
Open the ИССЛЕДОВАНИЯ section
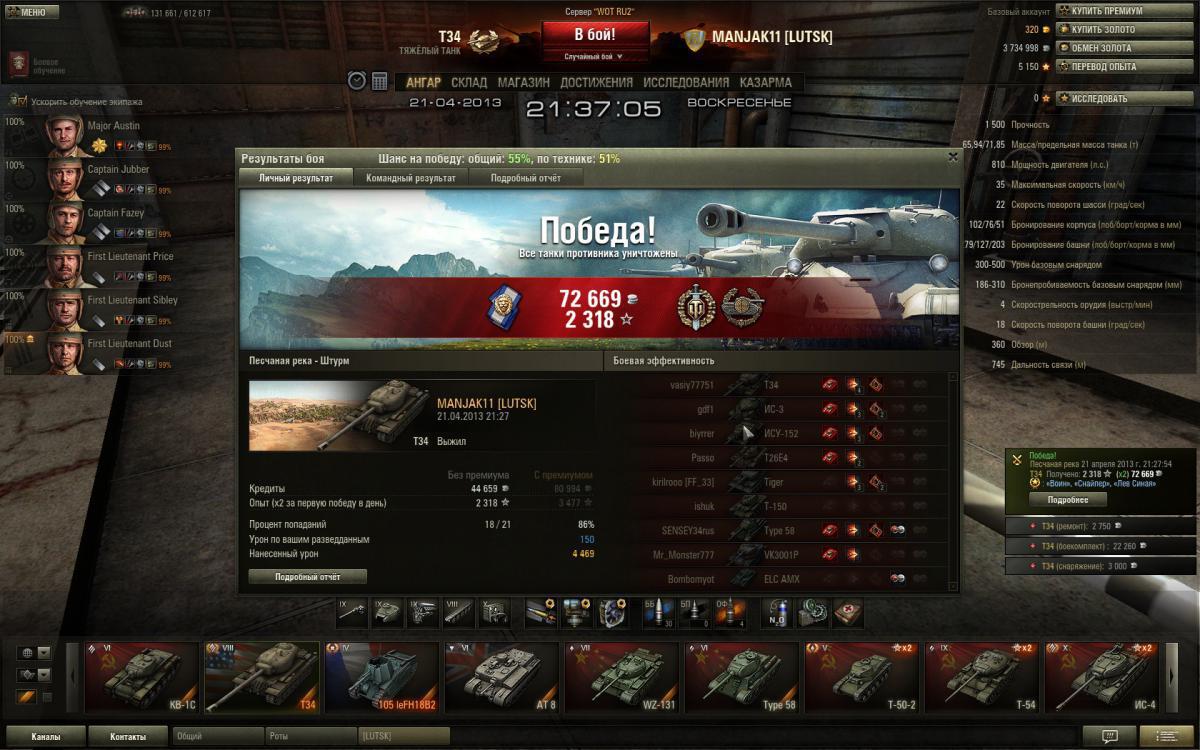pos(686,82)
